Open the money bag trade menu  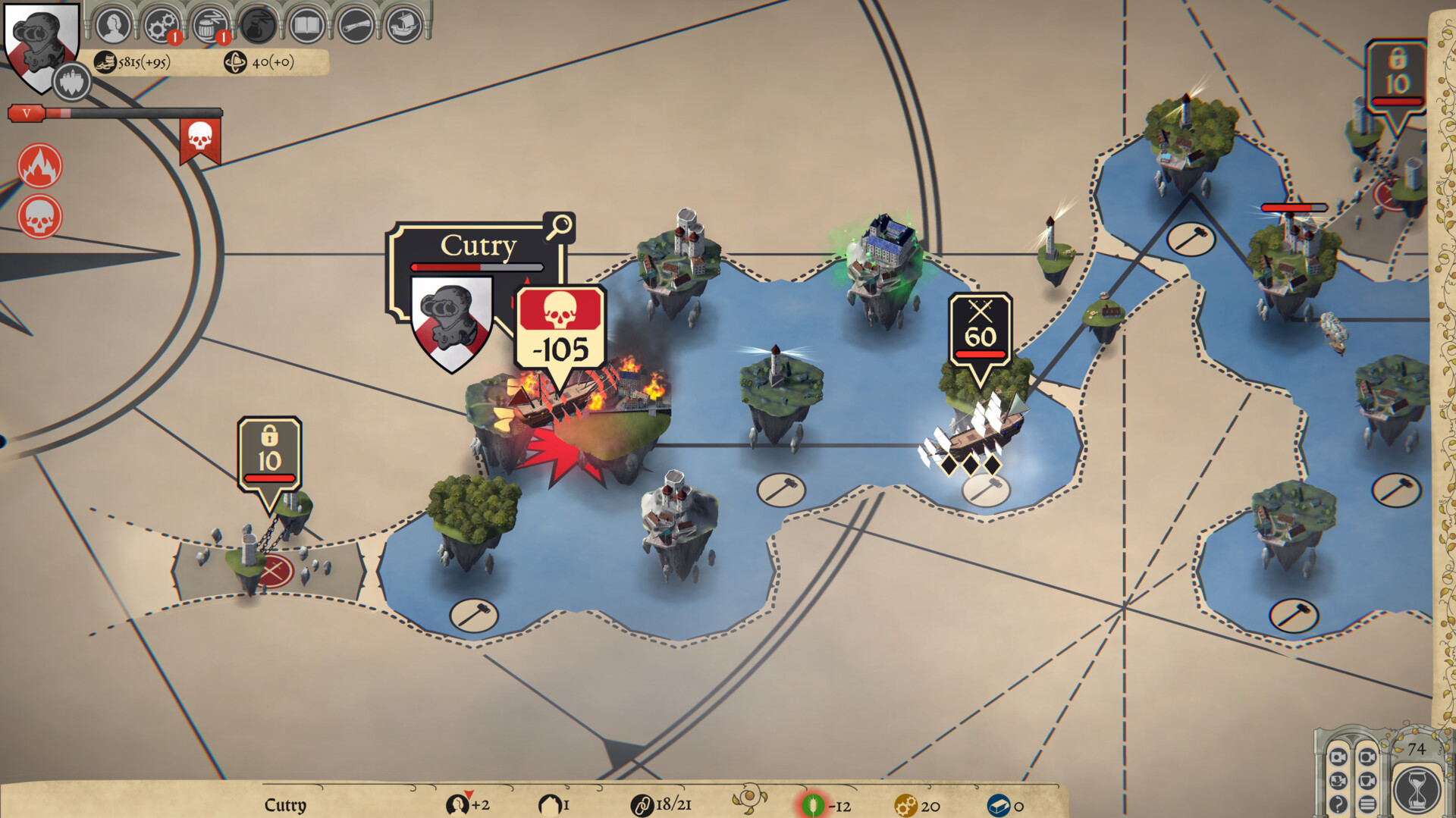pos(258,25)
